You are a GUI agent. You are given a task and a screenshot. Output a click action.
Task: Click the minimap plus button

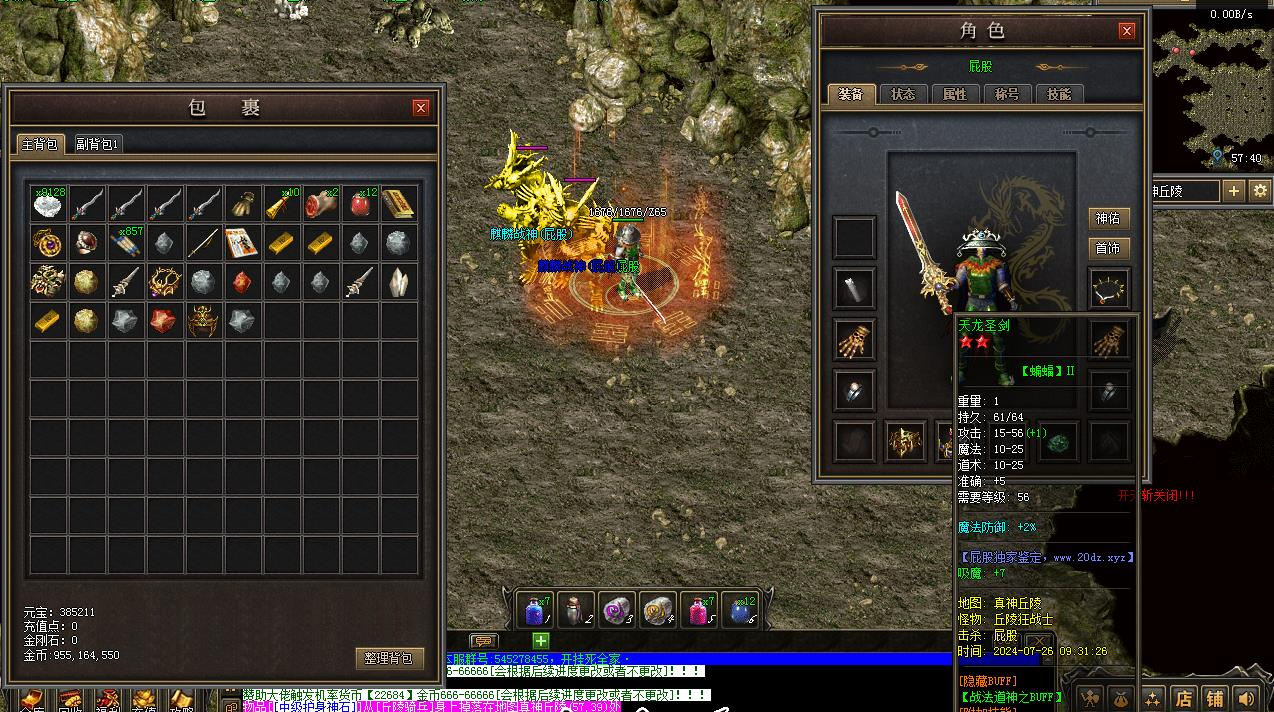coord(1234,190)
